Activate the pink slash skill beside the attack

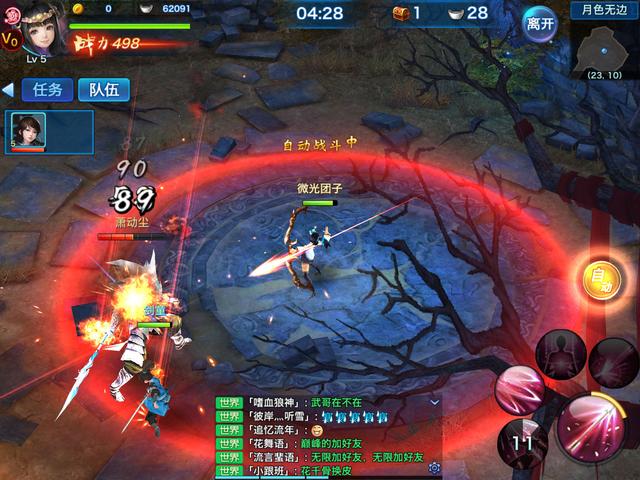521,389
